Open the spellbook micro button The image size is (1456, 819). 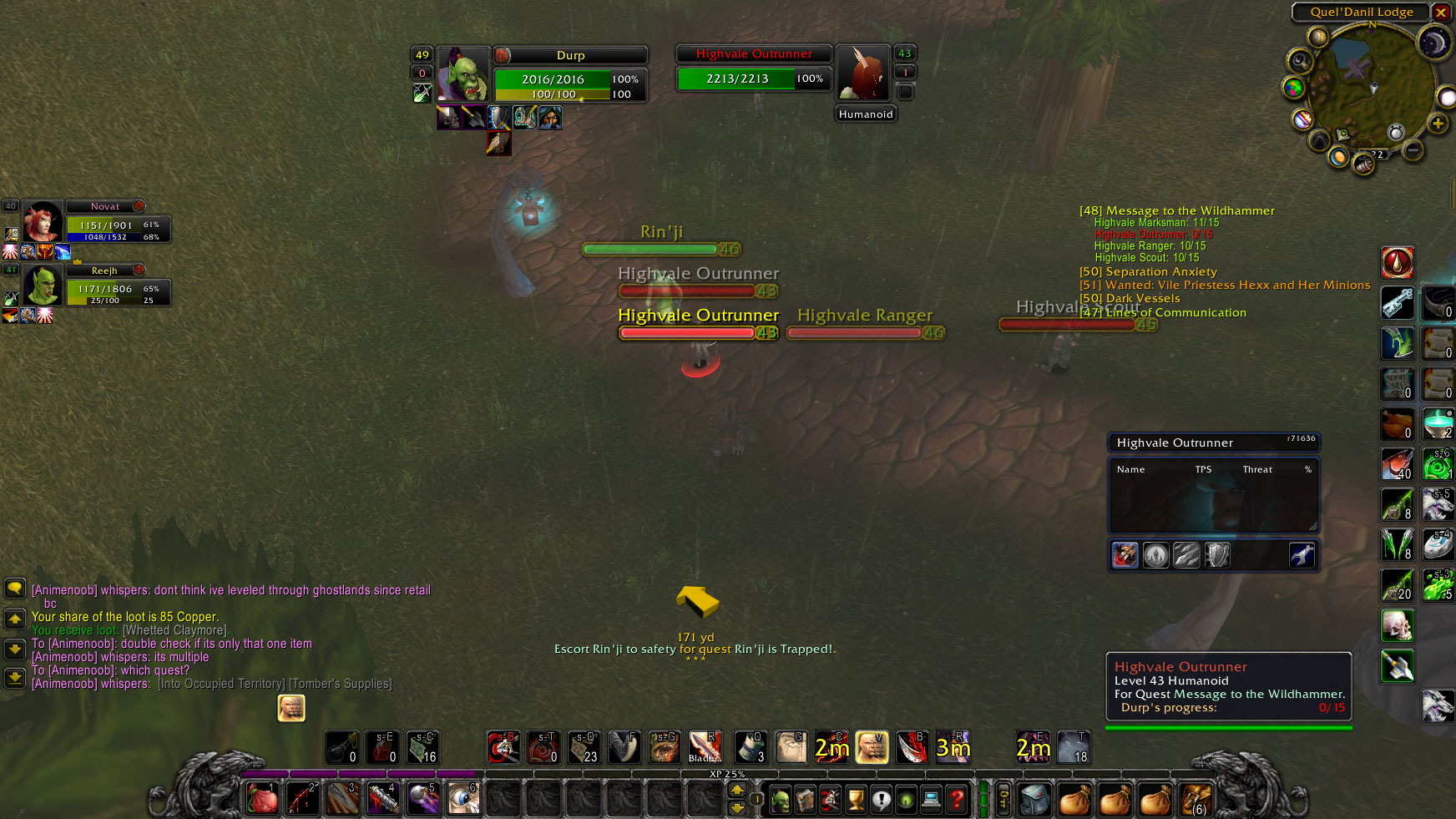[806, 797]
